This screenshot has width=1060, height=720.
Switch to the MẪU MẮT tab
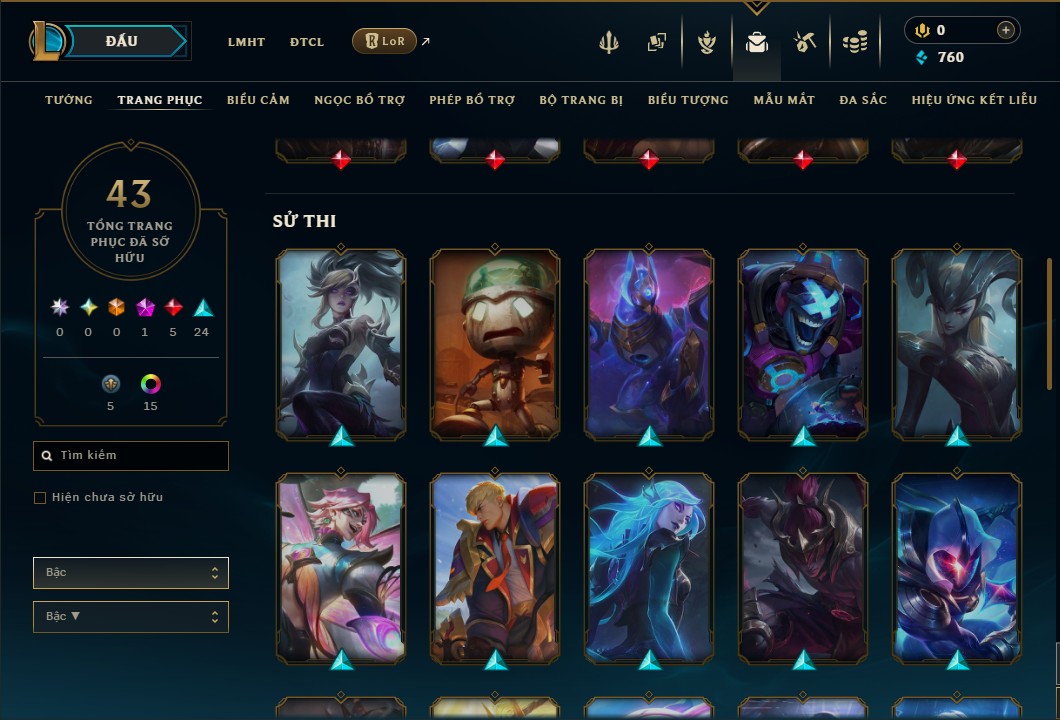pos(784,100)
